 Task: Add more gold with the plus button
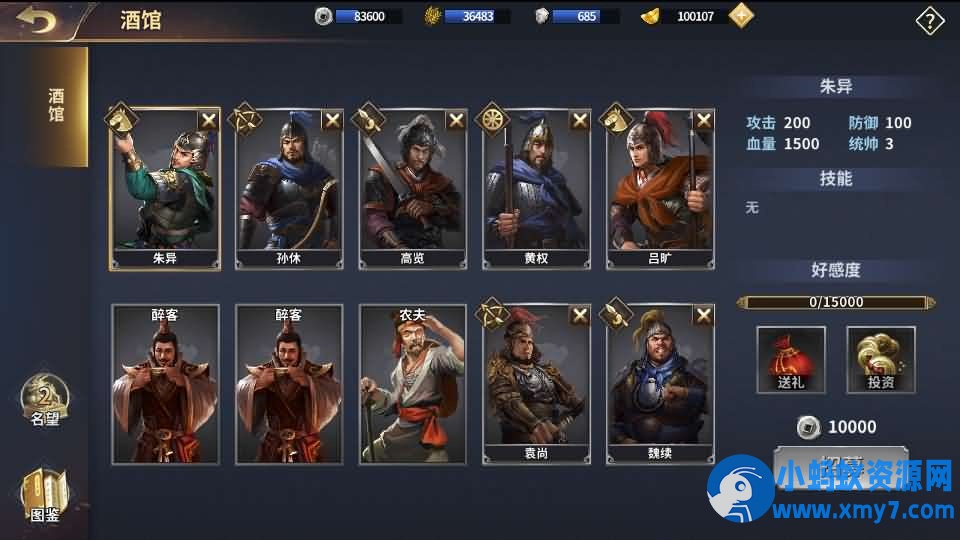741,16
